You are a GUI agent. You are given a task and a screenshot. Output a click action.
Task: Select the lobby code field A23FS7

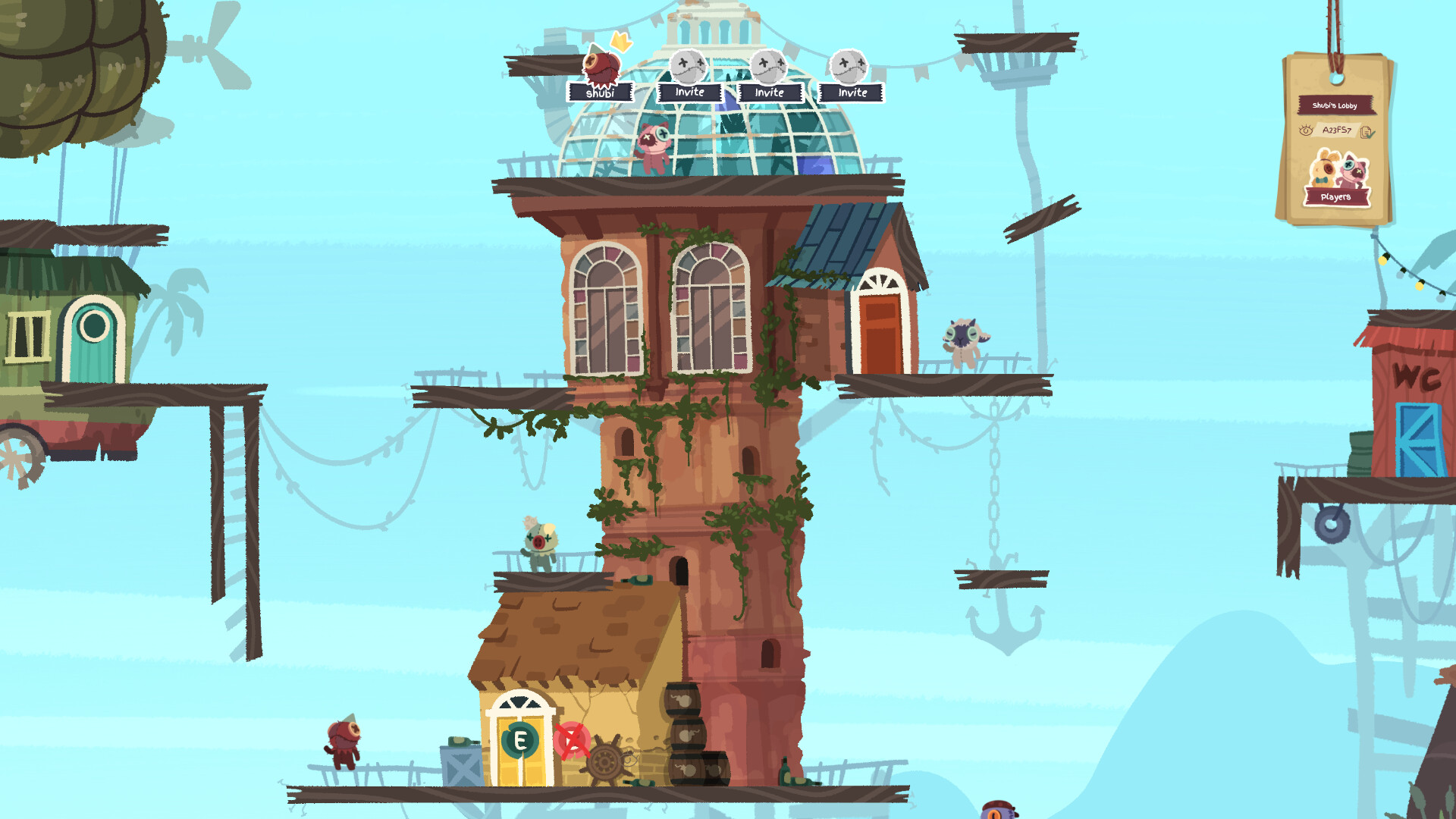(1337, 130)
